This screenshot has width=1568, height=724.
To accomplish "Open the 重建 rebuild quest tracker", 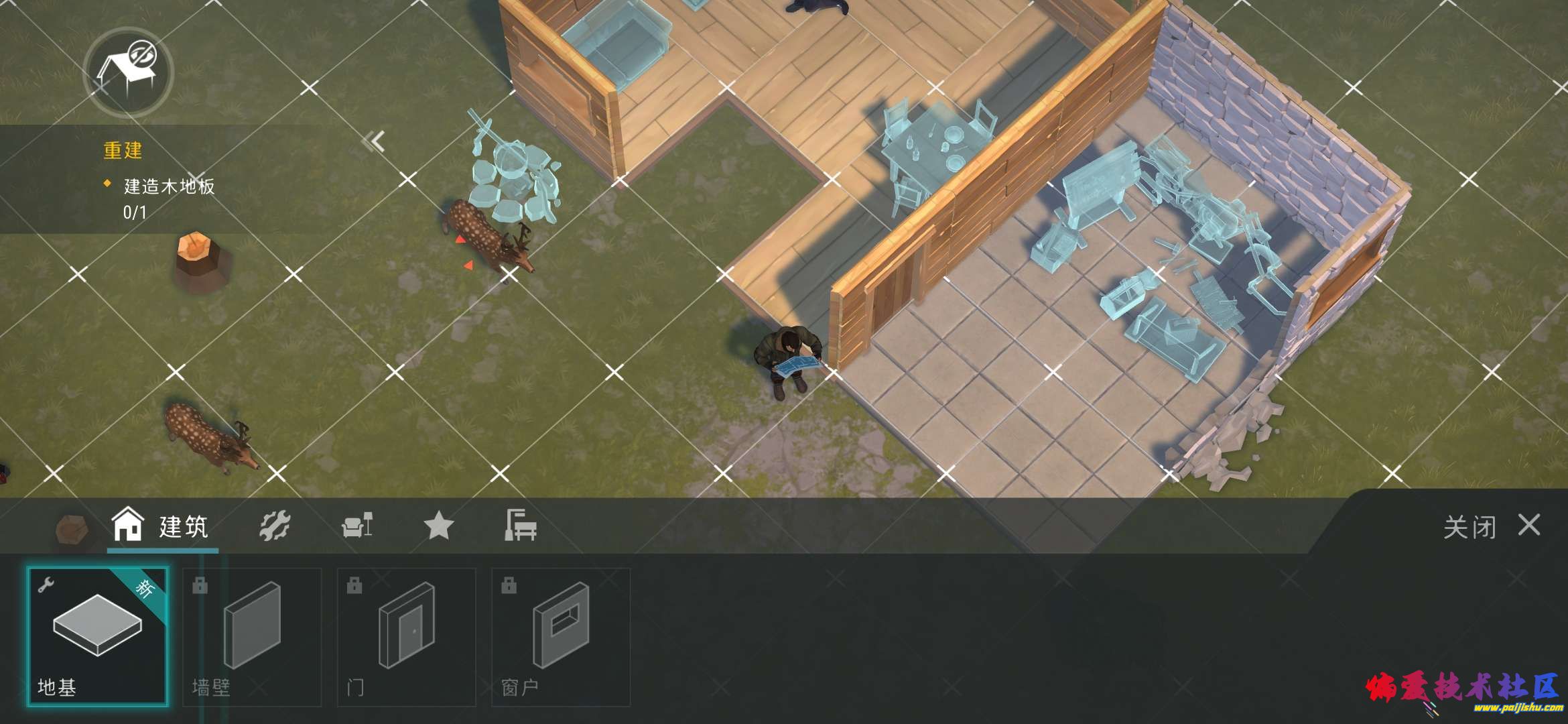I will click(158, 180).
